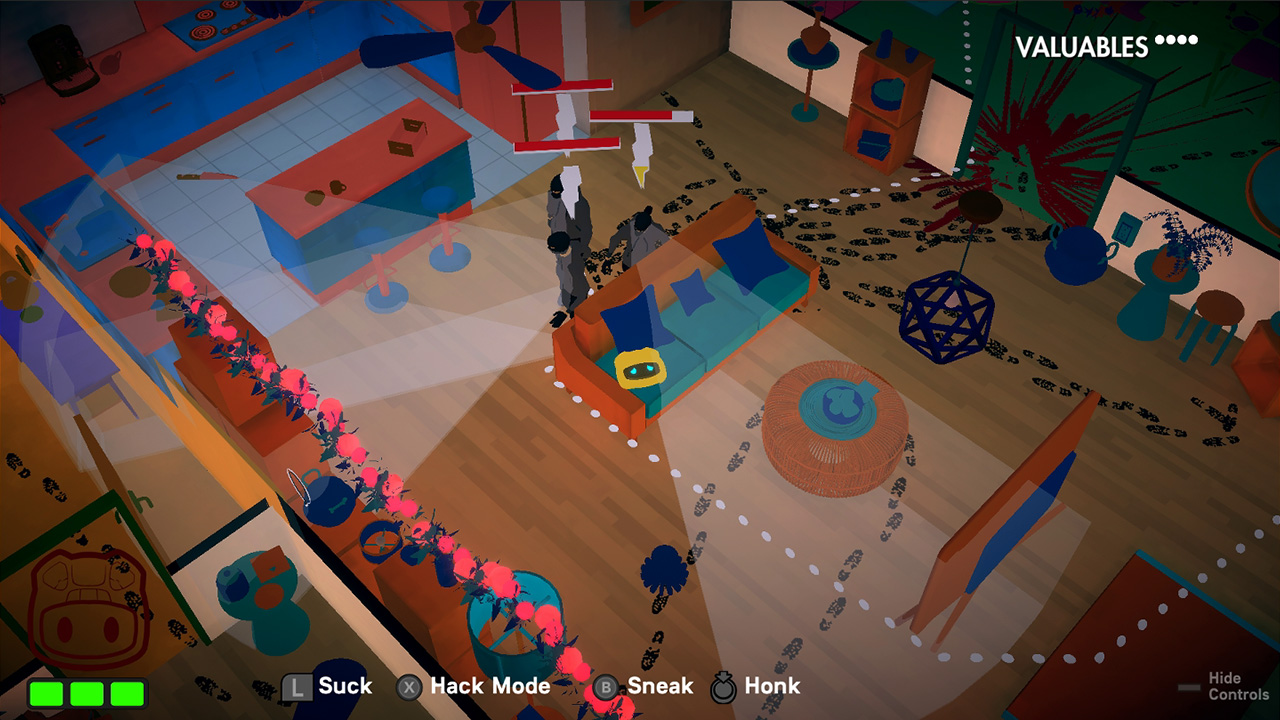Screen dimensions: 1280x720
Task: Click the last VALUABLES dot indicator
Action: tap(1192, 41)
